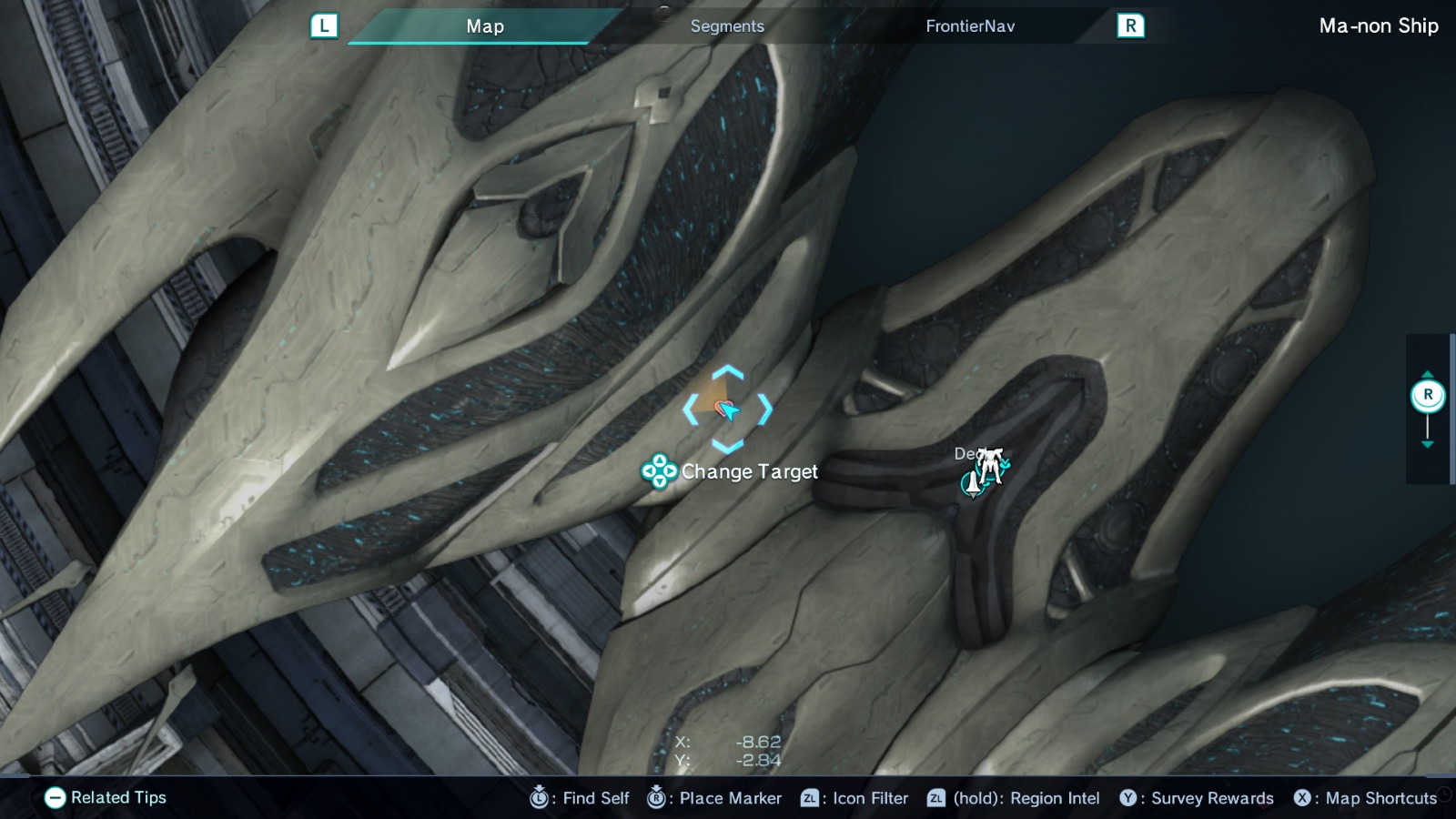Select the white Skell icon on the map
The image size is (1456, 819).
point(990,464)
